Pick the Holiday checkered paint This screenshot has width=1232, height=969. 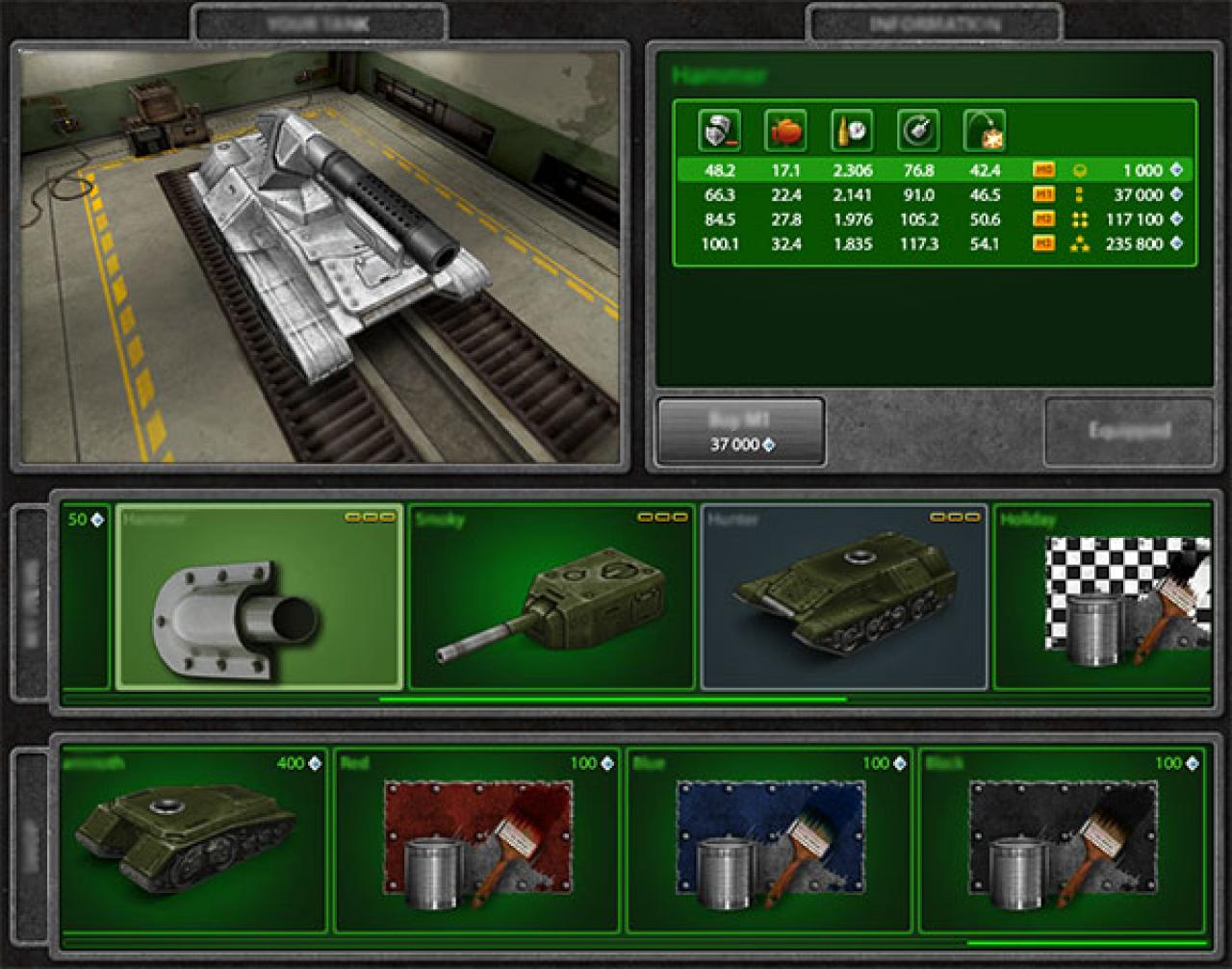click(1103, 597)
